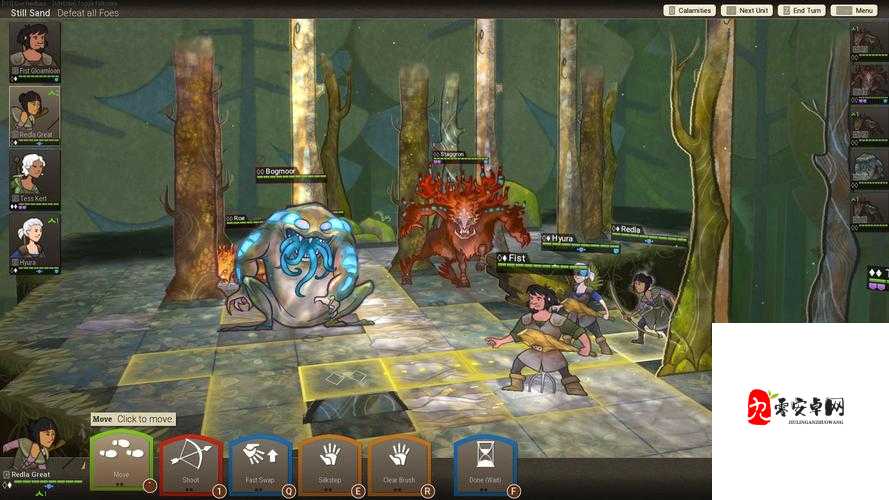Viewport: 889px width, 500px height.
Task: Select the Clear Brush ability
Action: [x=399, y=461]
